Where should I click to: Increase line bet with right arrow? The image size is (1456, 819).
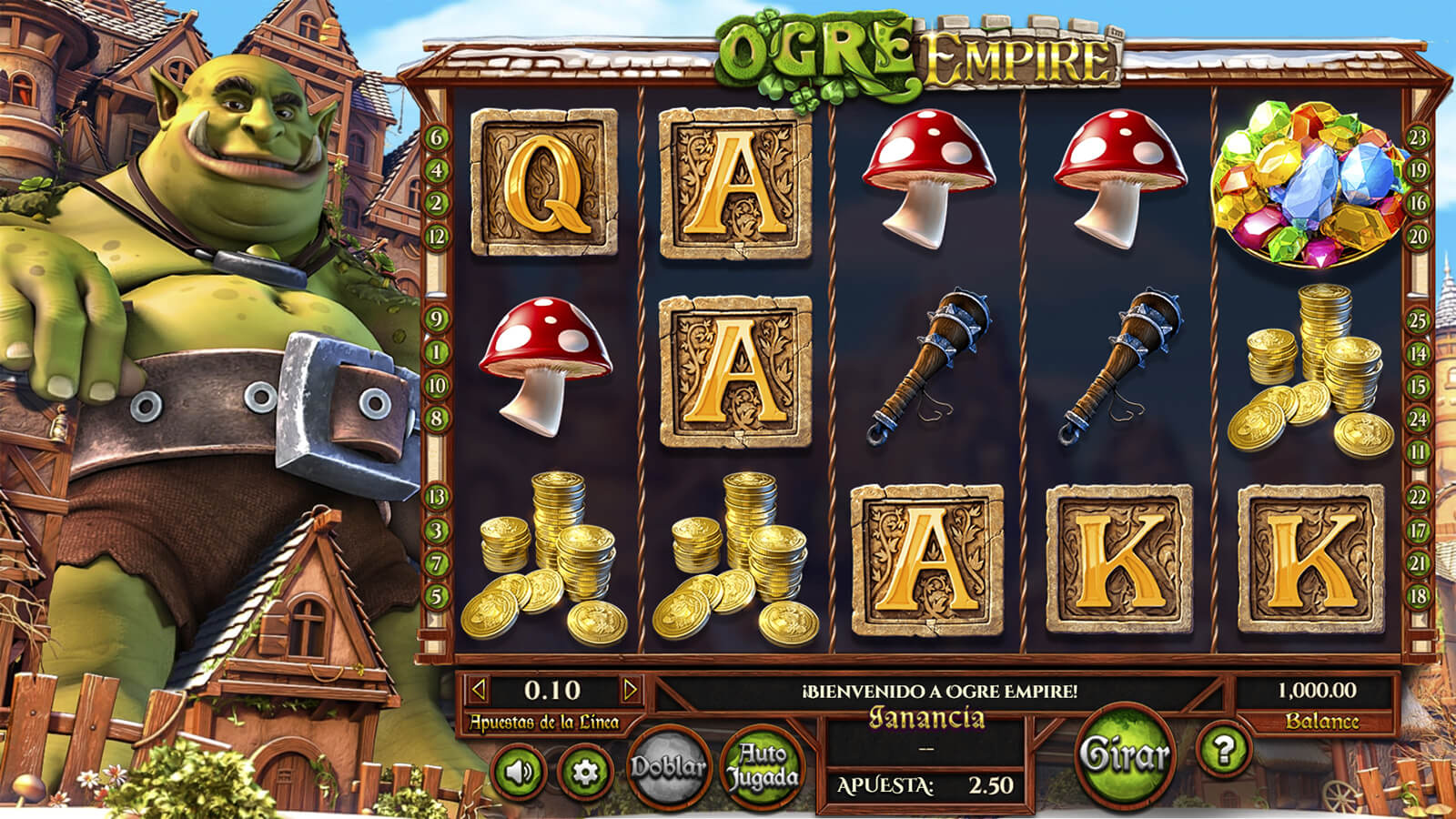point(630,690)
